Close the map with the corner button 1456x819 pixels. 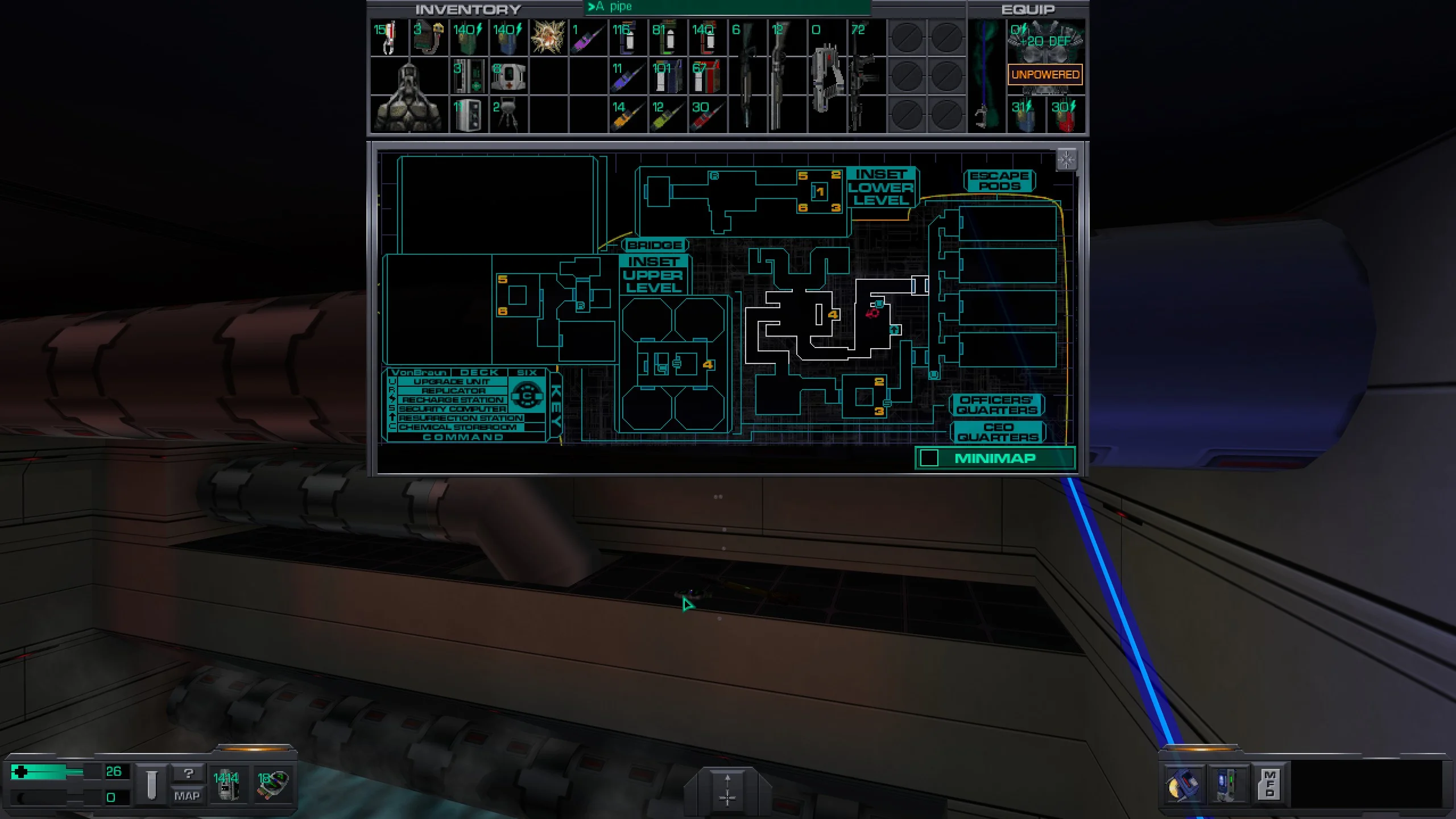(x=1066, y=160)
